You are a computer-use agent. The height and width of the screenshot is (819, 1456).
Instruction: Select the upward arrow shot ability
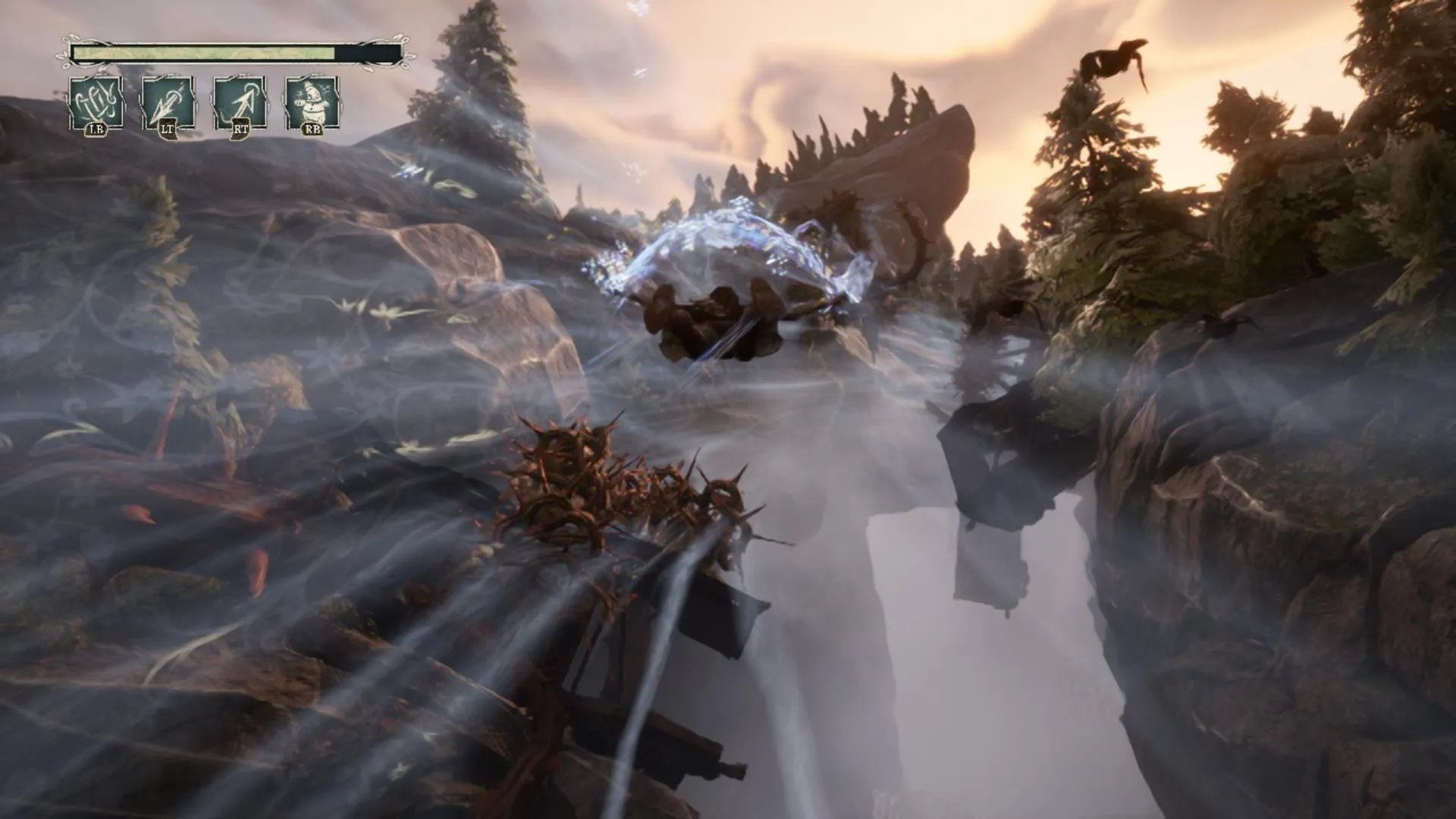pos(240,102)
